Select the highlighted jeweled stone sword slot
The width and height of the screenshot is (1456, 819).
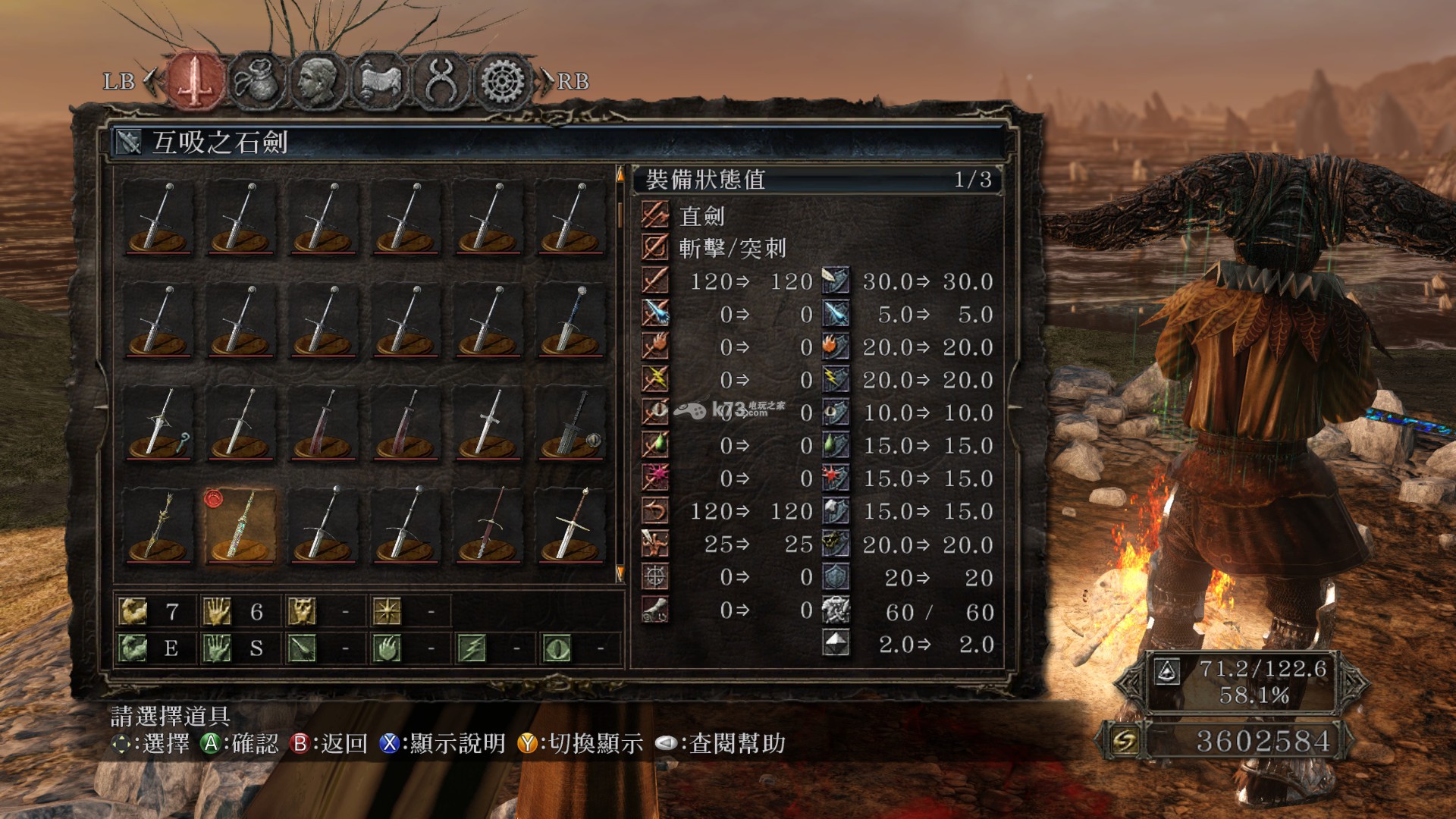[x=240, y=526]
